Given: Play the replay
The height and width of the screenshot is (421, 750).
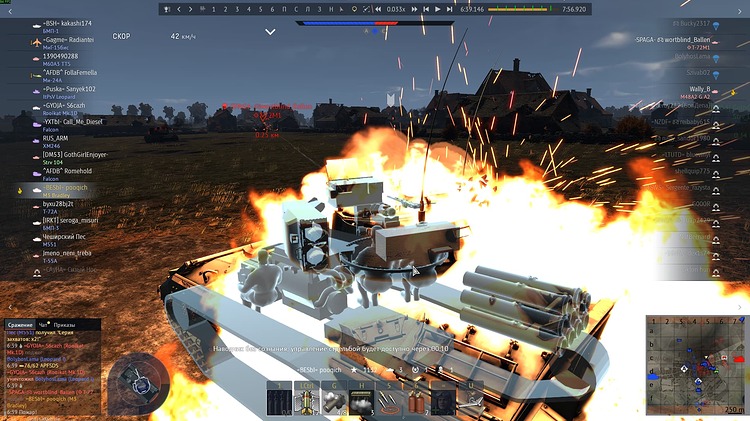Looking at the screenshot, I should click(x=437, y=9).
